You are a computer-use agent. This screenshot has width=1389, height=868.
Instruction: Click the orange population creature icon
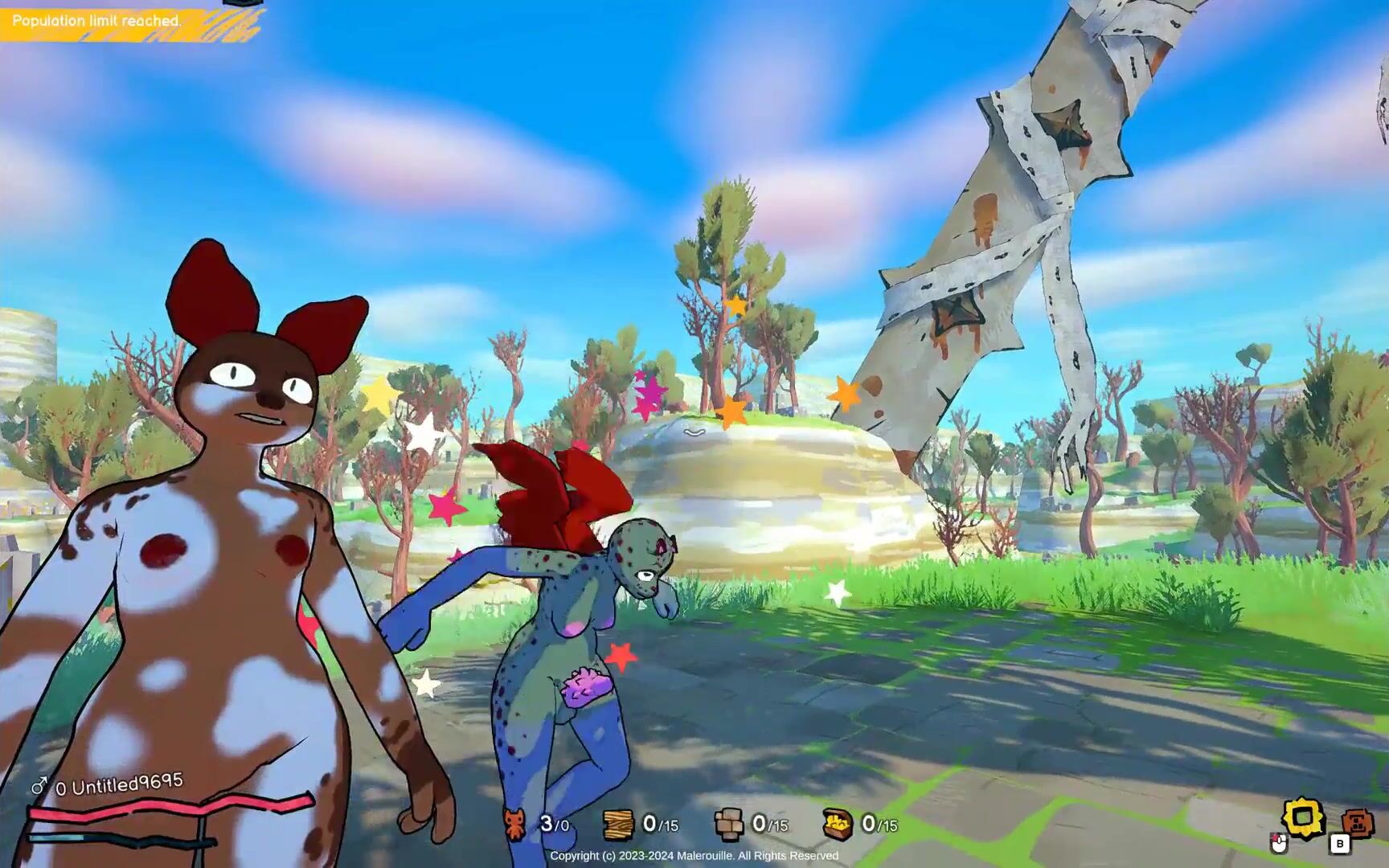pos(515,824)
